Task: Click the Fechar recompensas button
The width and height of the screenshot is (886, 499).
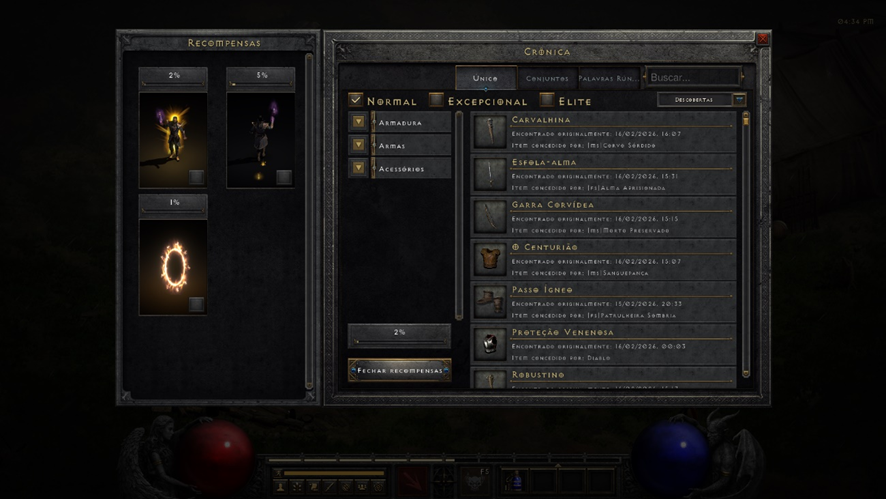Action: point(399,370)
